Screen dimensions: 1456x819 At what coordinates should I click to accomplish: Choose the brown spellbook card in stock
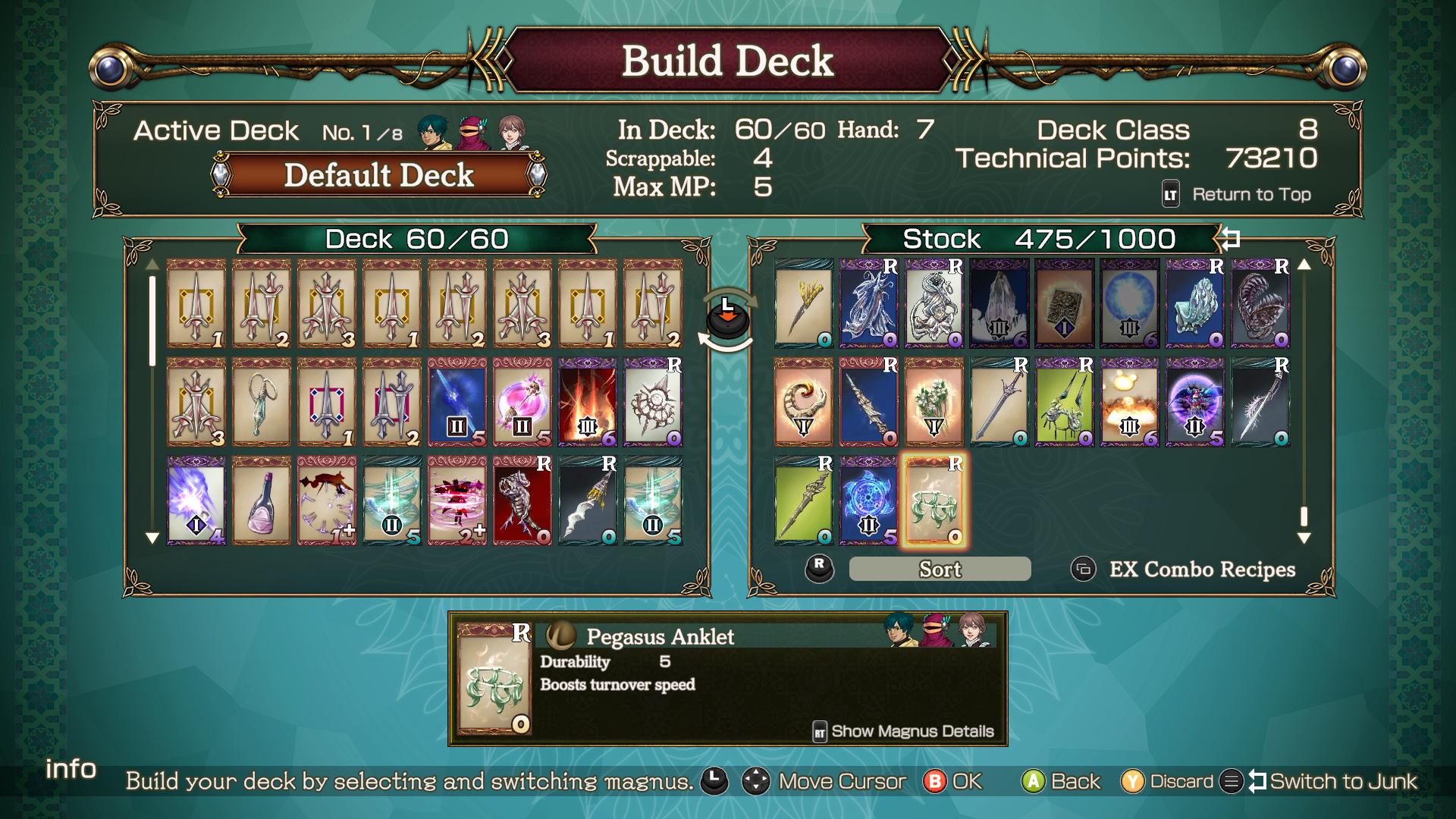(x=1064, y=303)
